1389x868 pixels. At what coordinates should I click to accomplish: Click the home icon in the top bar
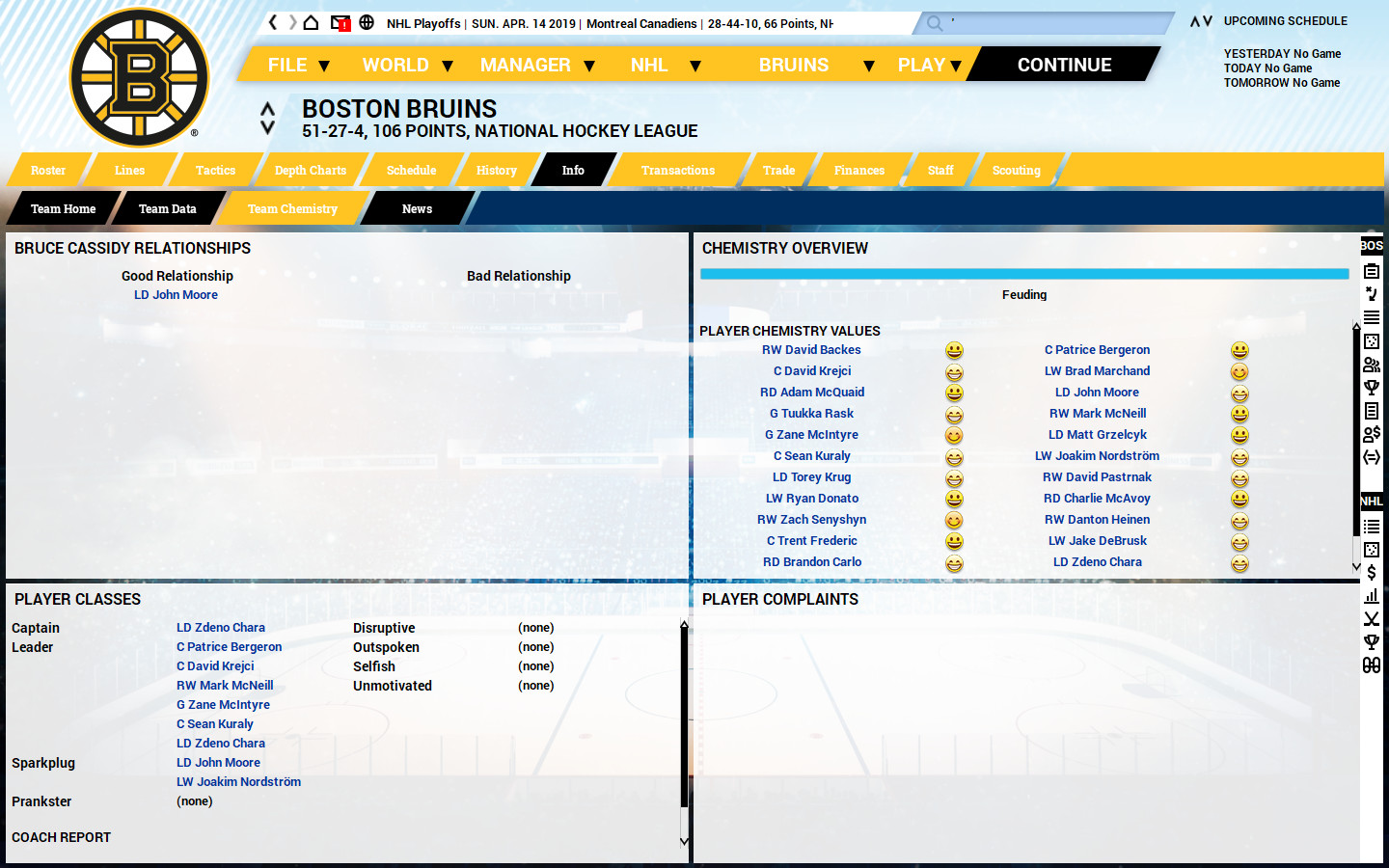[311, 21]
